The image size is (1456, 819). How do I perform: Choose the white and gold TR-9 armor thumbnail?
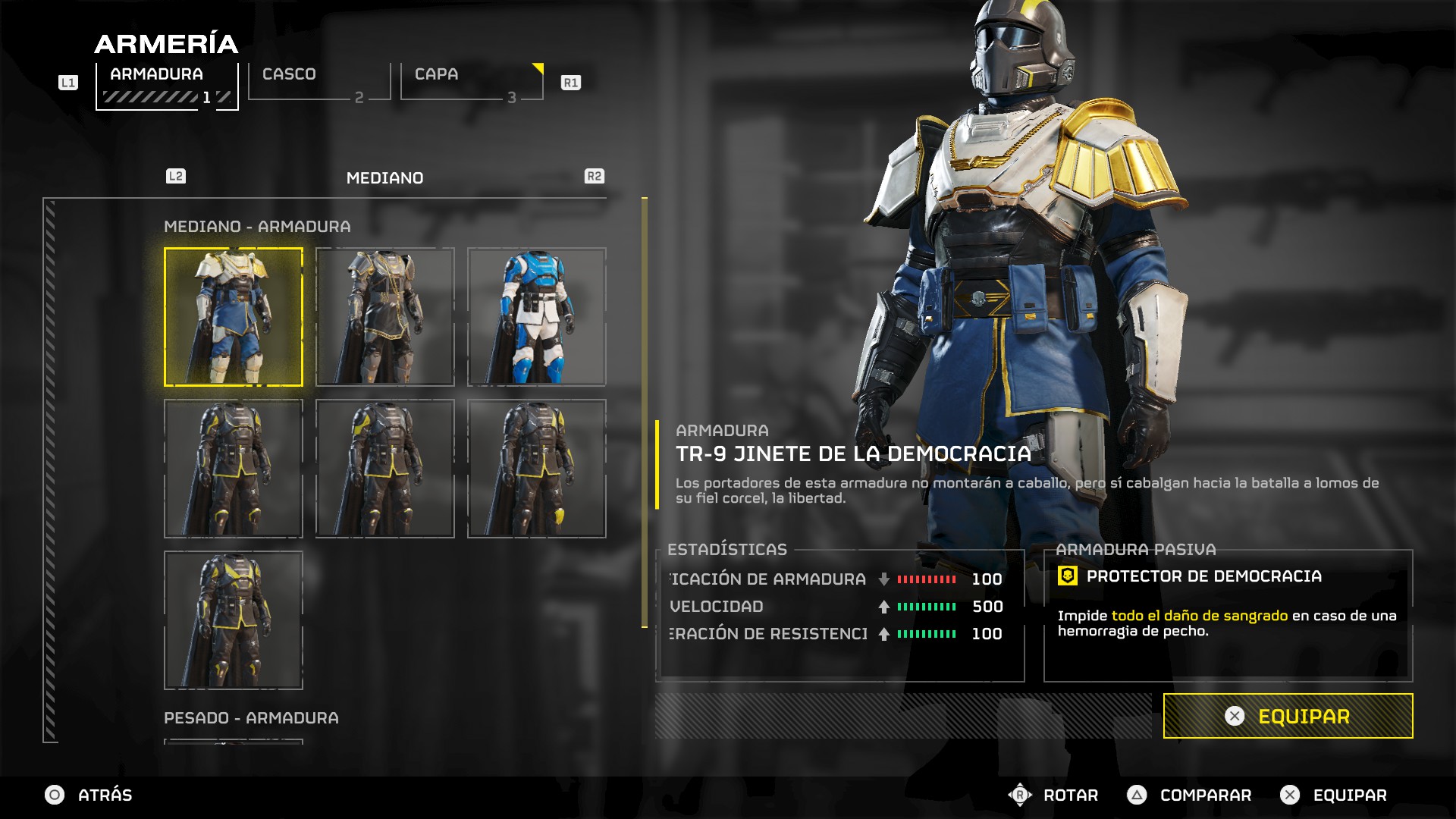coord(234,317)
